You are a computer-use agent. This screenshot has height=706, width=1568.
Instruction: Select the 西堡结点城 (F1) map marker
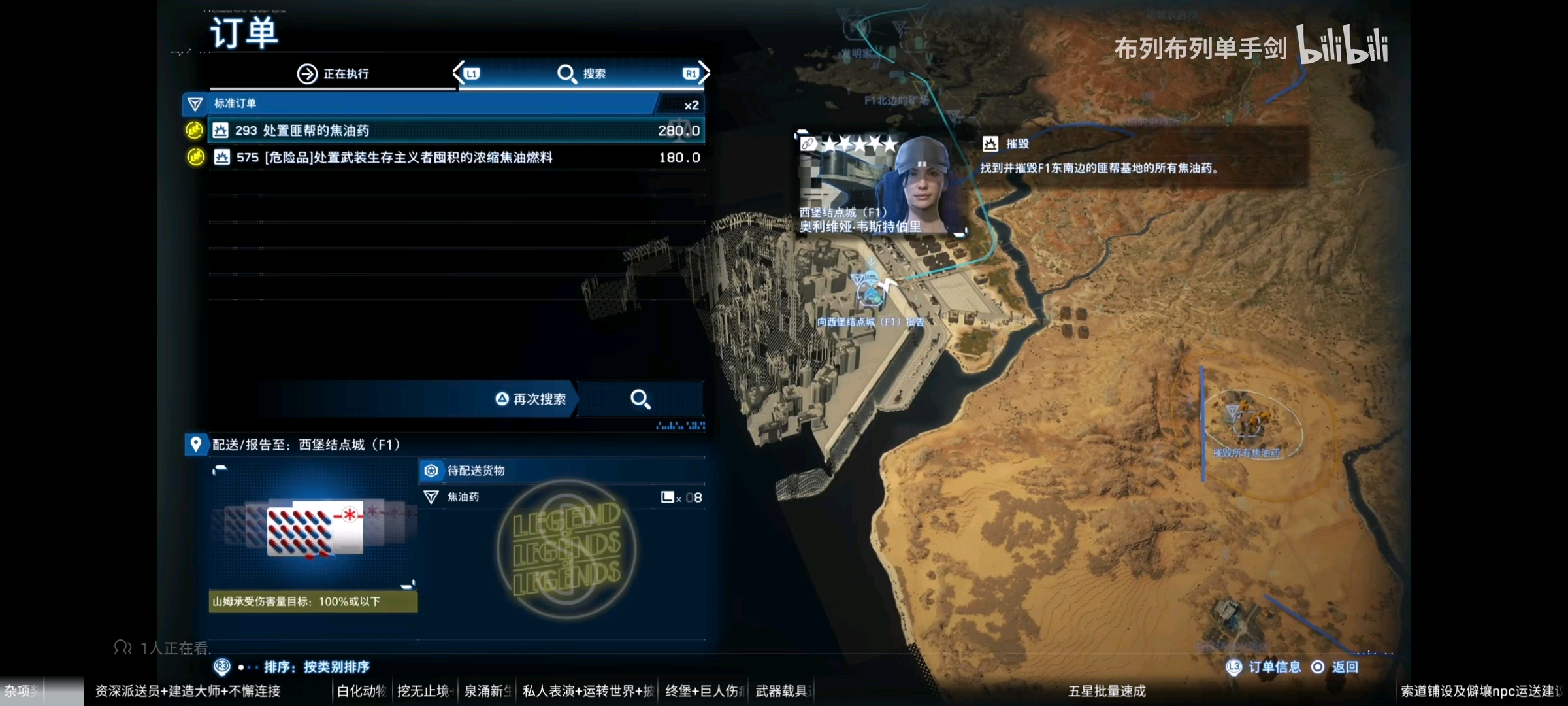pos(870,290)
